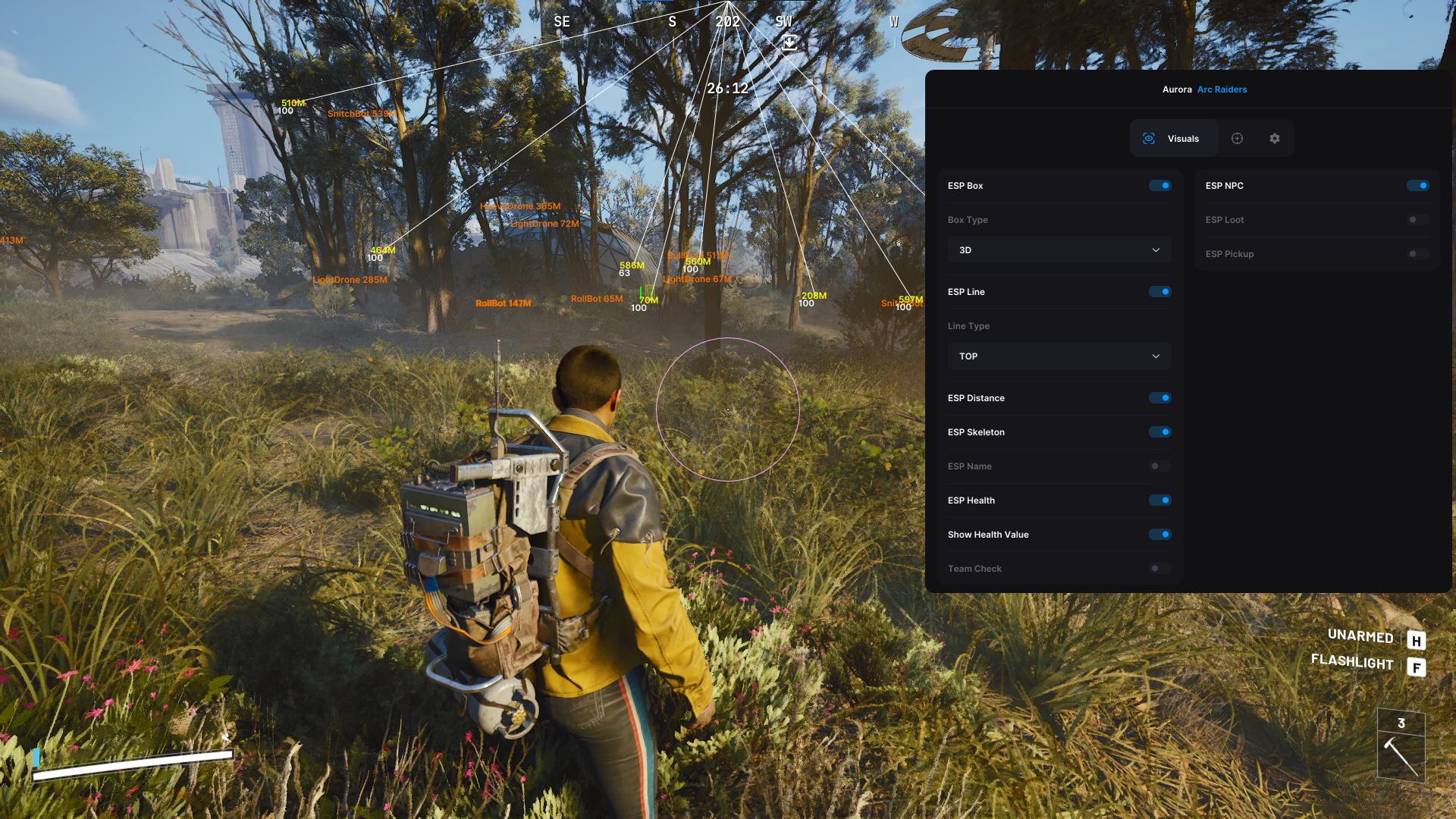Open the crosshair aim tab

(1237, 139)
